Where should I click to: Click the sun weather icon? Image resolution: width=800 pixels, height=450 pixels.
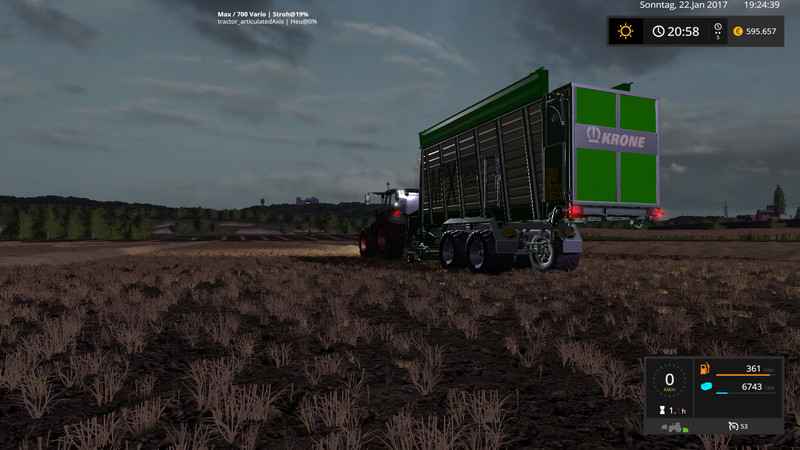626,31
